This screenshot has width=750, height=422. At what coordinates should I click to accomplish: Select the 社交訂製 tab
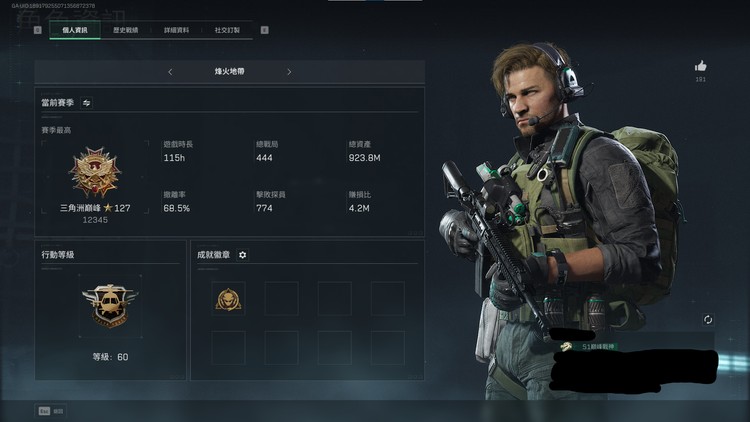pos(228,30)
